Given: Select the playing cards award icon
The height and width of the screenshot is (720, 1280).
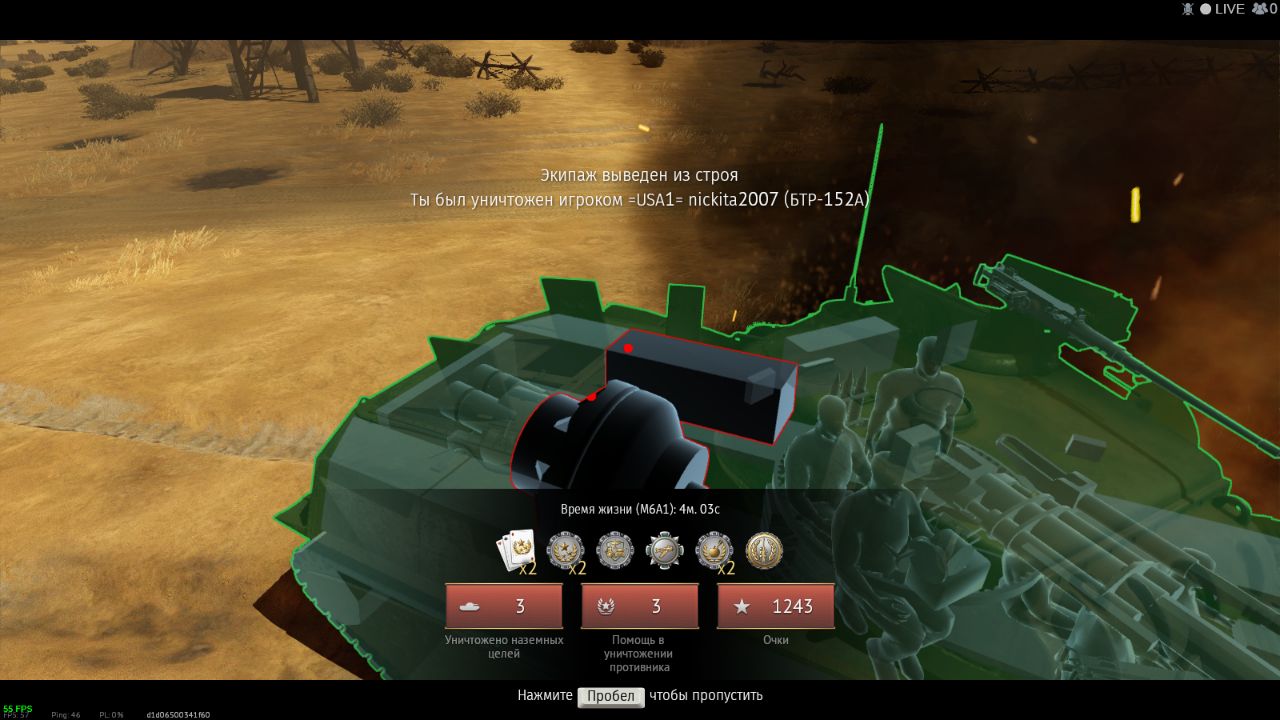Looking at the screenshot, I should 516,550.
